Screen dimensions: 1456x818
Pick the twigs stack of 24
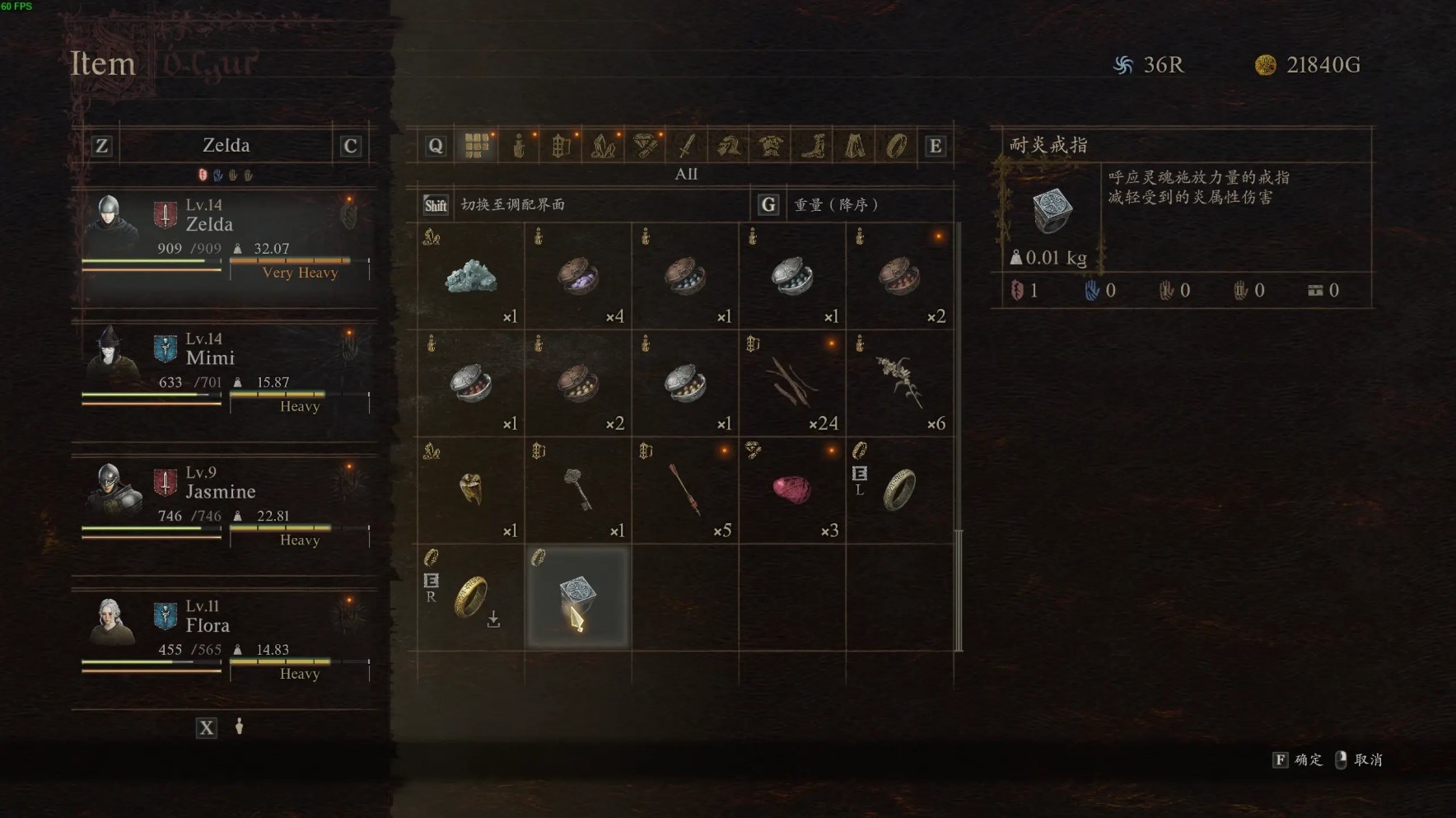pos(792,384)
